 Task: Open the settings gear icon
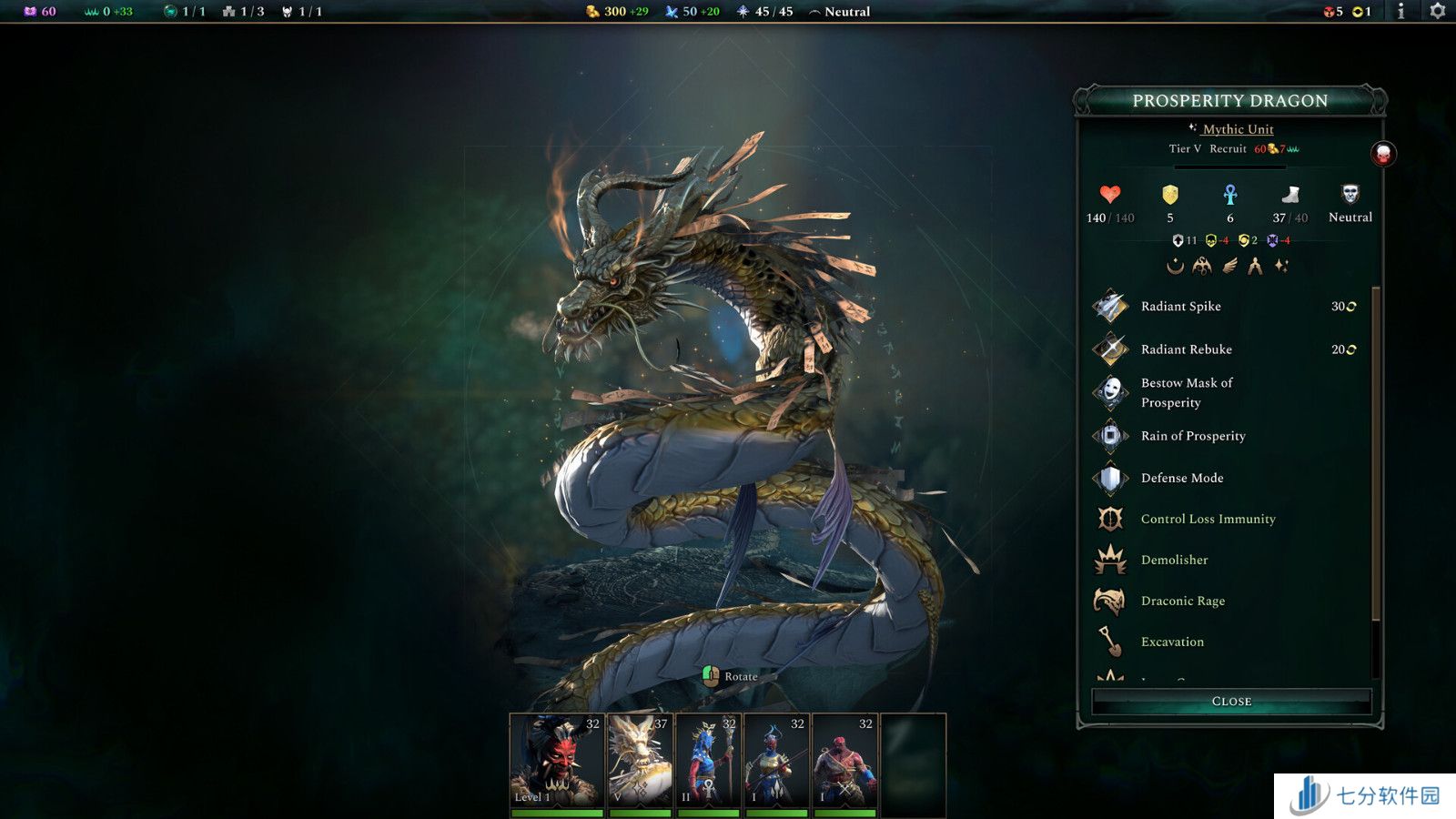(x=1438, y=11)
